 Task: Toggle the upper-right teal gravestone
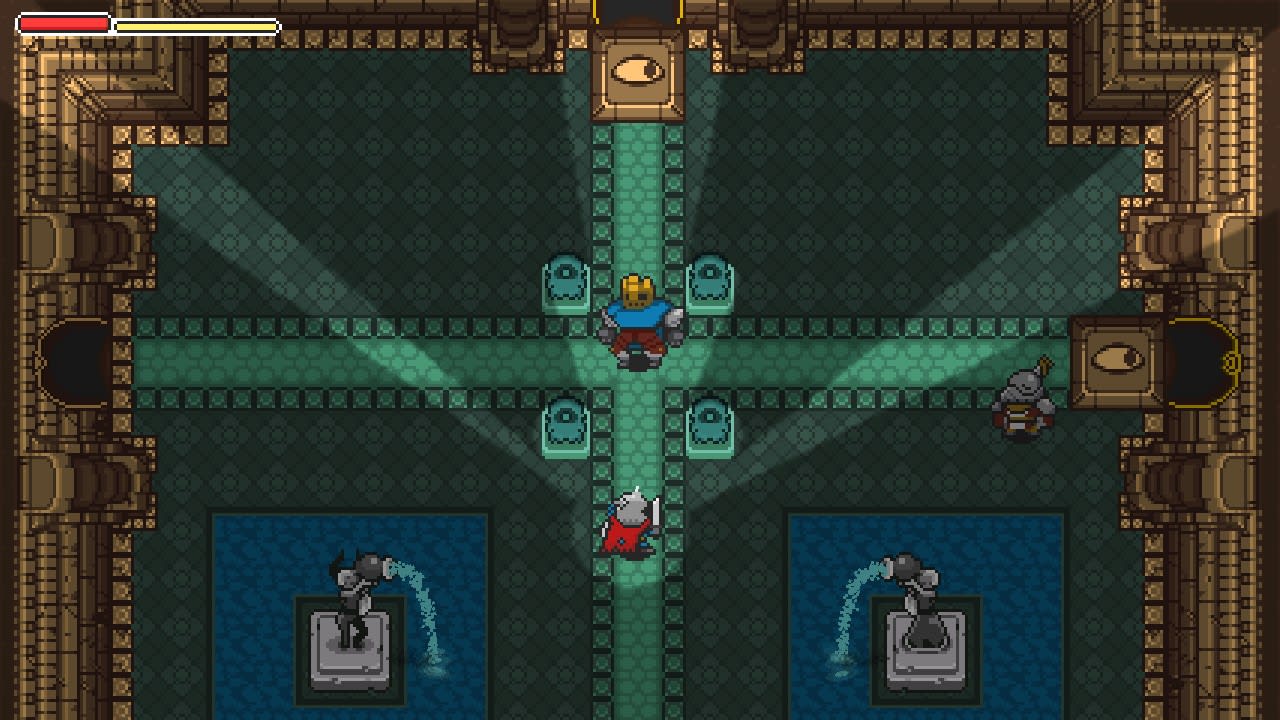(710, 278)
